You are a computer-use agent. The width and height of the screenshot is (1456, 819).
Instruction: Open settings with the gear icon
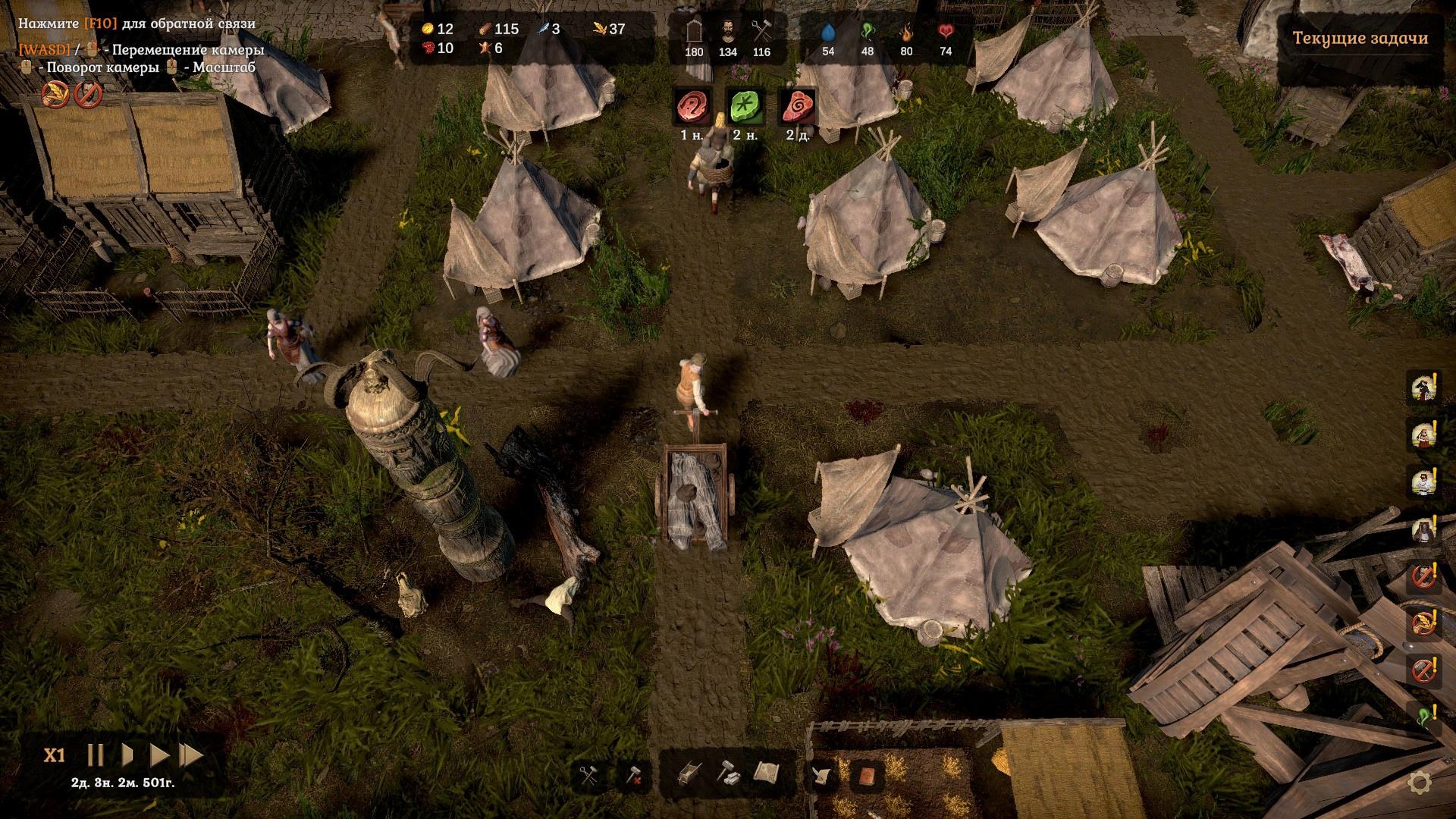click(x=1419, y=783)
